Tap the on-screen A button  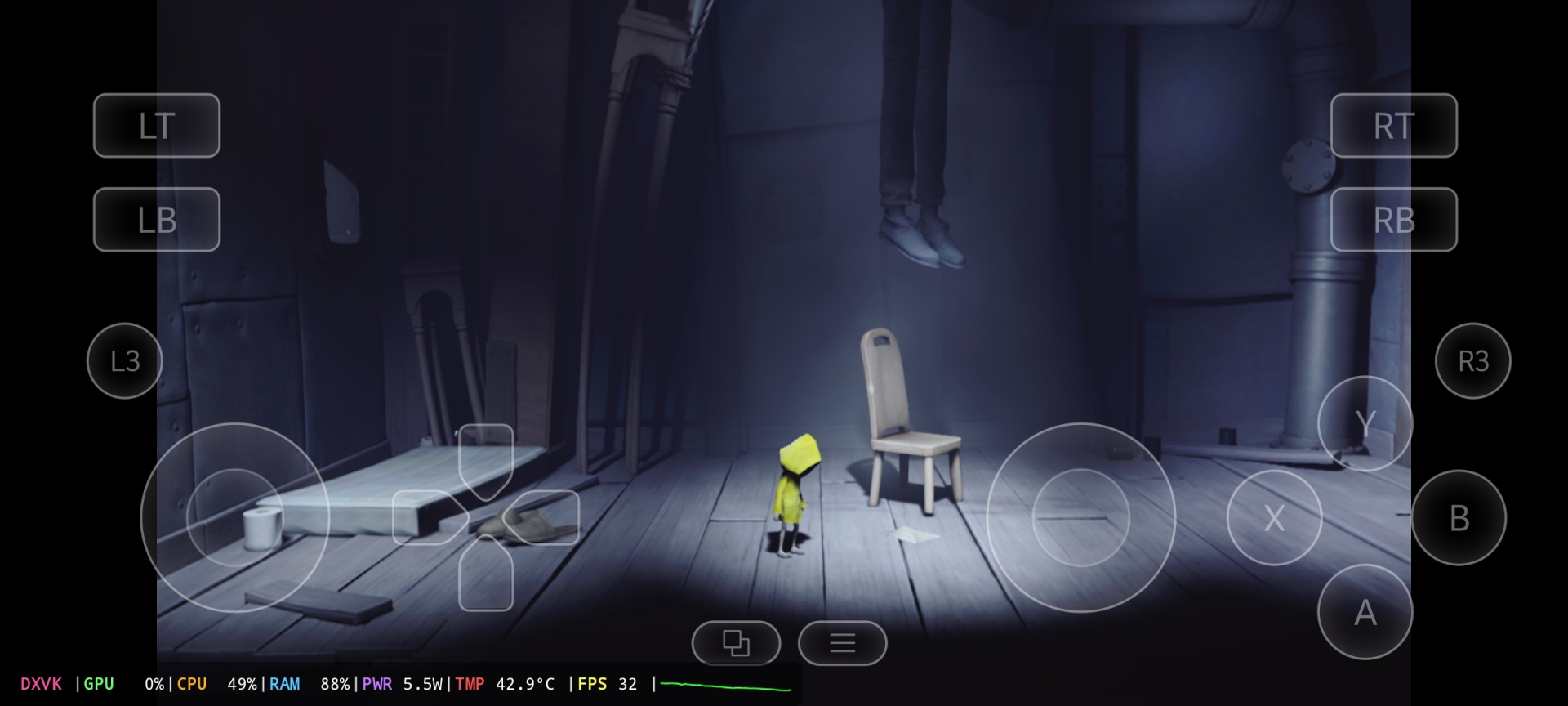tap(1365, 612)
